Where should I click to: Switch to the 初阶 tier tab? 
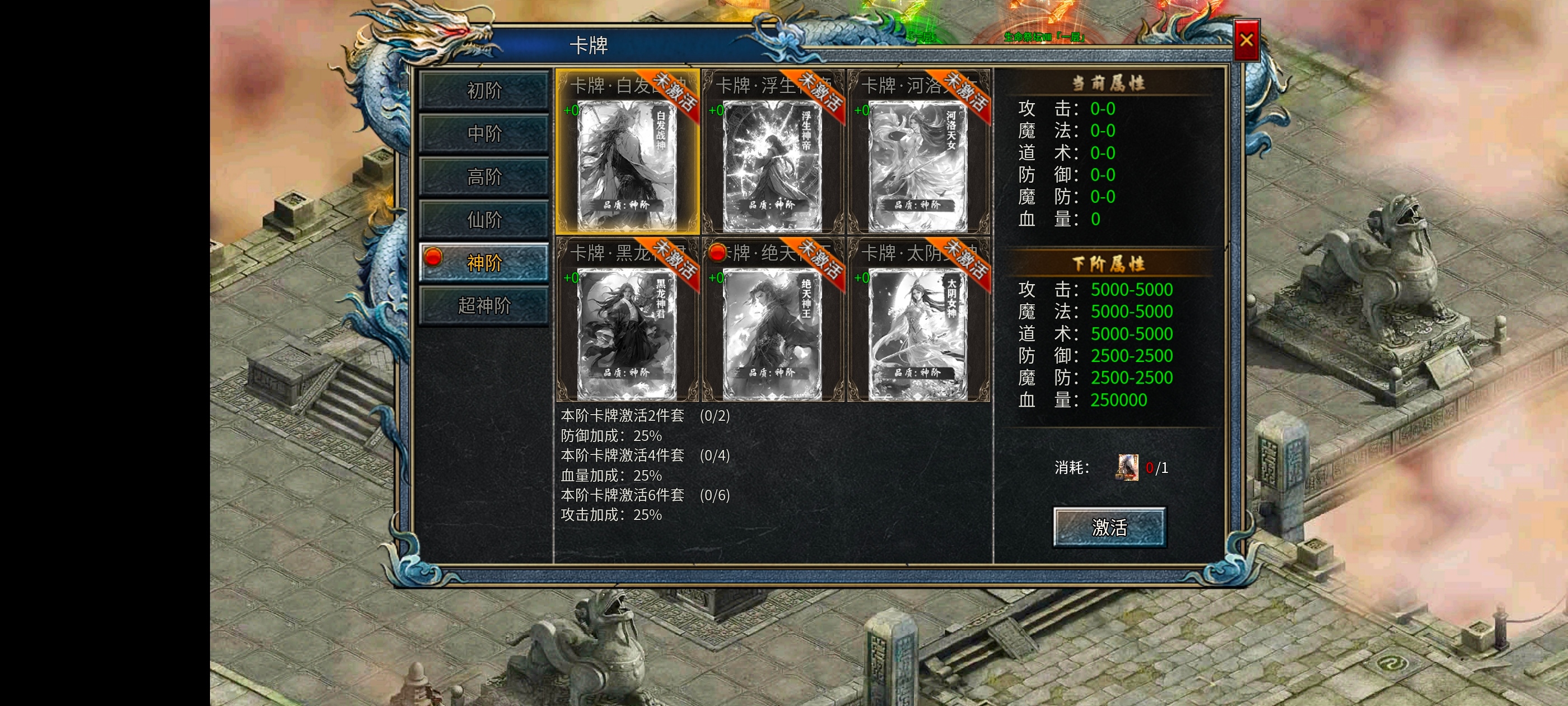[x=484, y=91]
